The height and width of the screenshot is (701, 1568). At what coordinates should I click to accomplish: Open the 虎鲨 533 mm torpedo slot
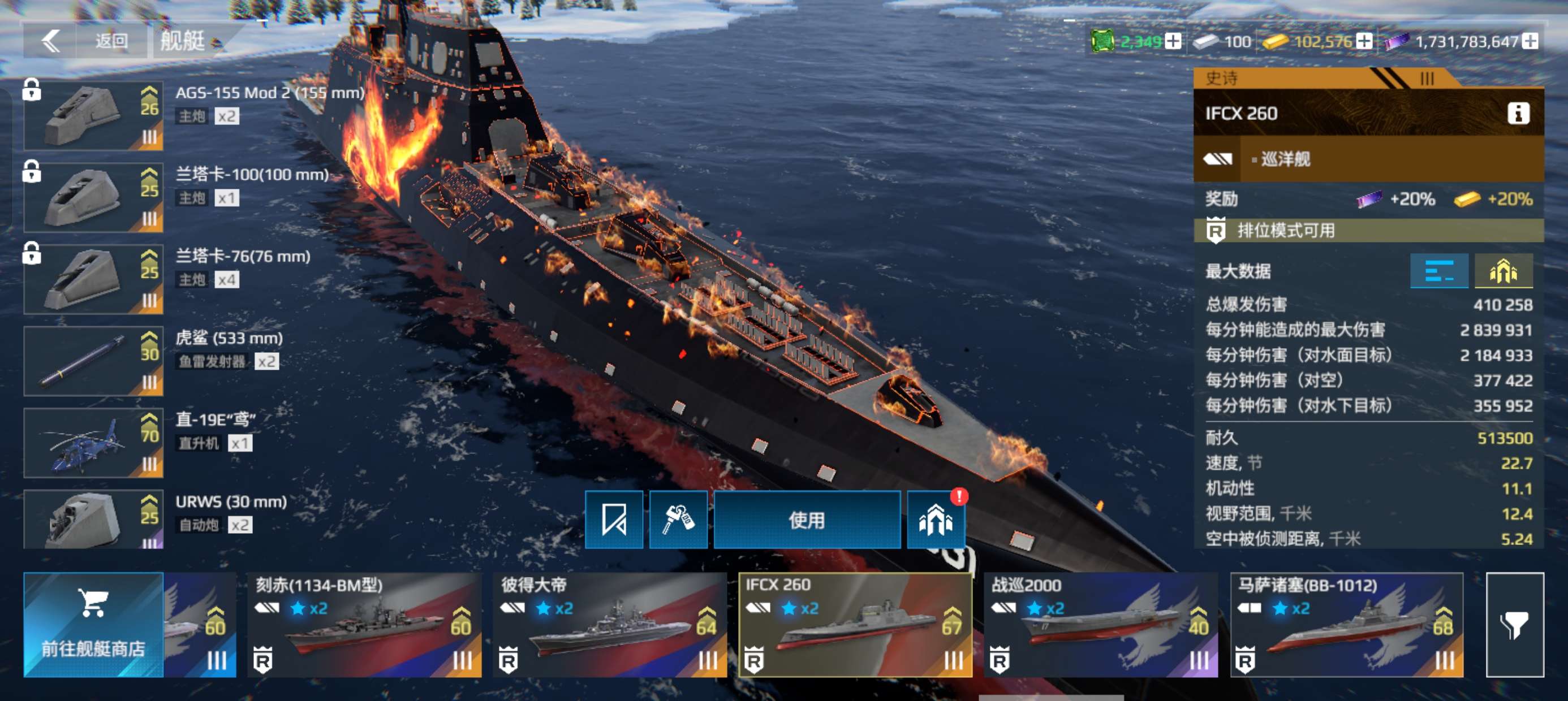click(x=93, y=361)
